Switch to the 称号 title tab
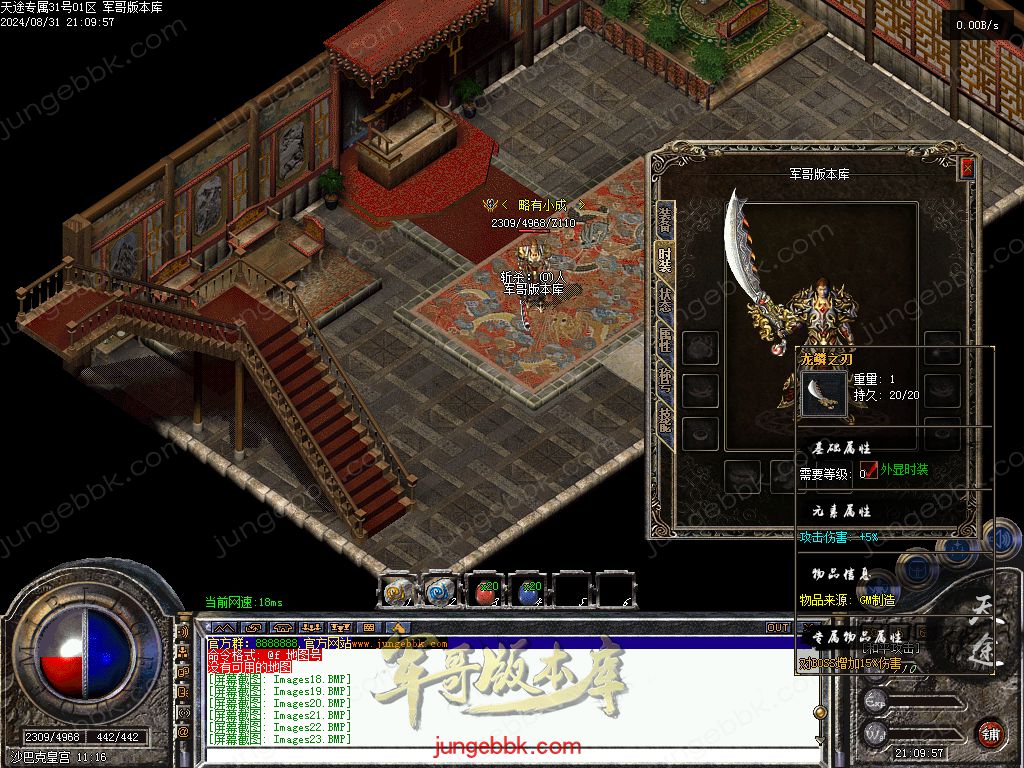 (x=665, y=380)
